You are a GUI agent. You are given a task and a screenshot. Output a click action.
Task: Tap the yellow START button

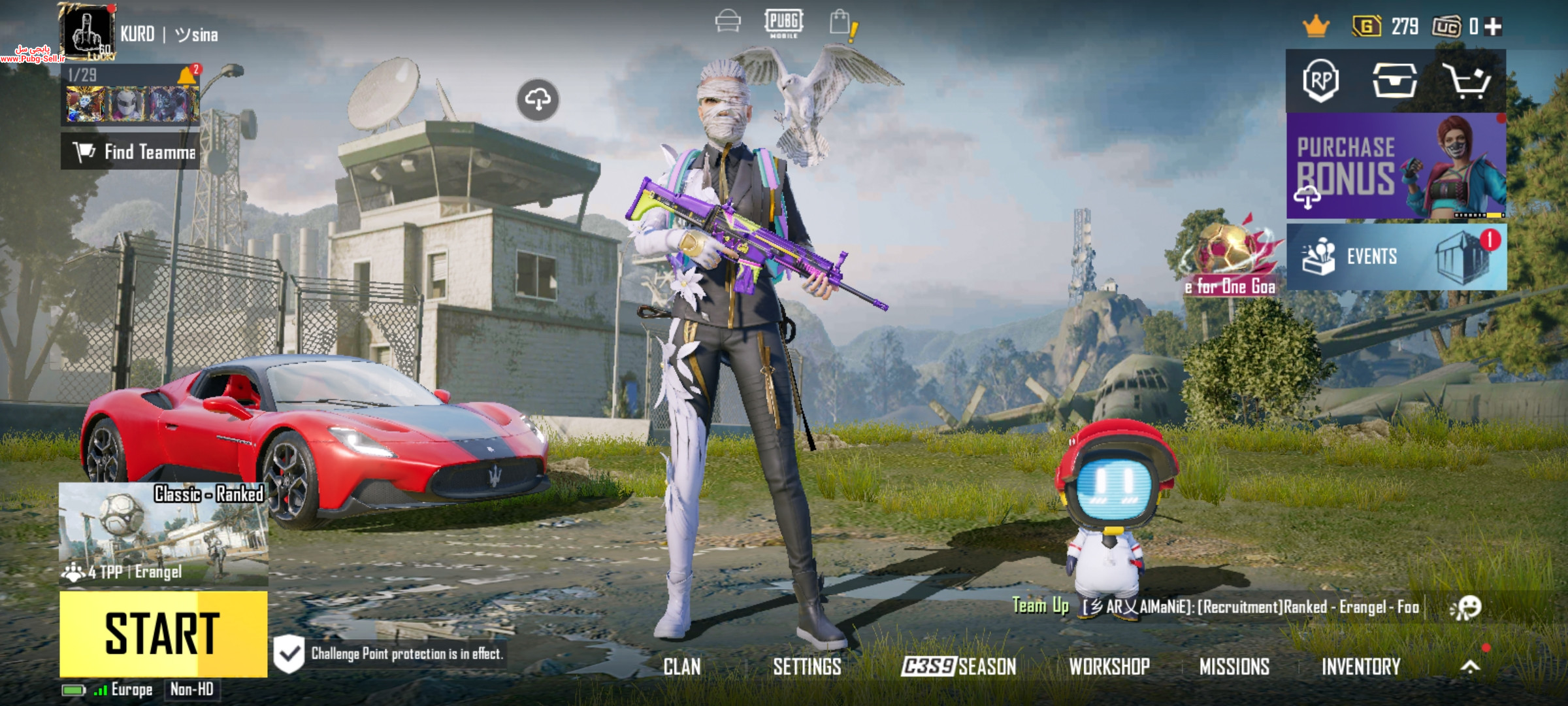(x=163, y=633)
